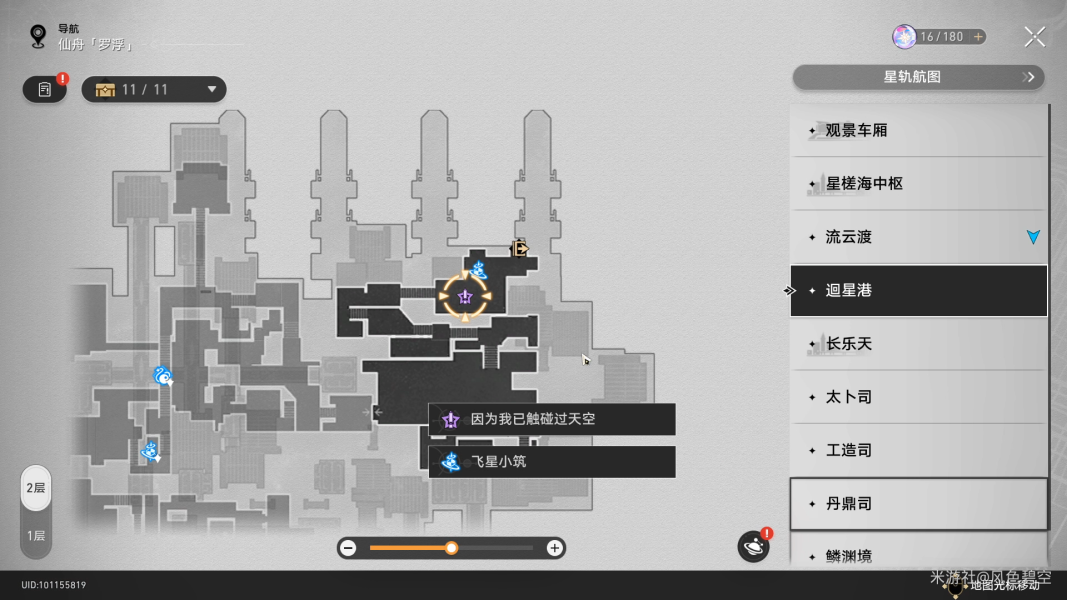Viewport: 1067px width, 600px height.
Task: Open the 星轨航图 star rail map
Action: point(917,77)
